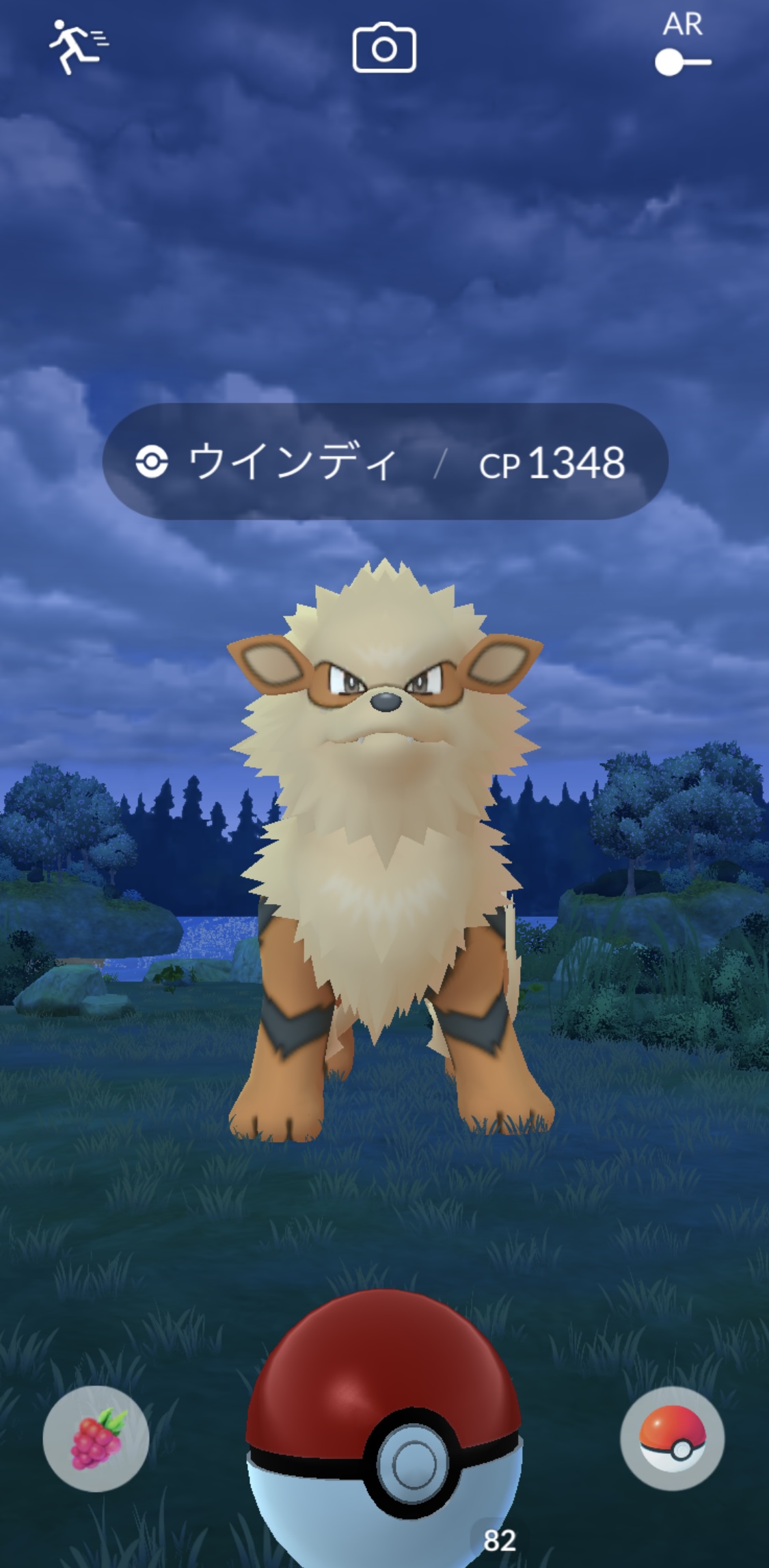This screenshot has width=769, height=1568.
Task: Open the berry selection with the Razz Berry button
Action: point(96,1438)
